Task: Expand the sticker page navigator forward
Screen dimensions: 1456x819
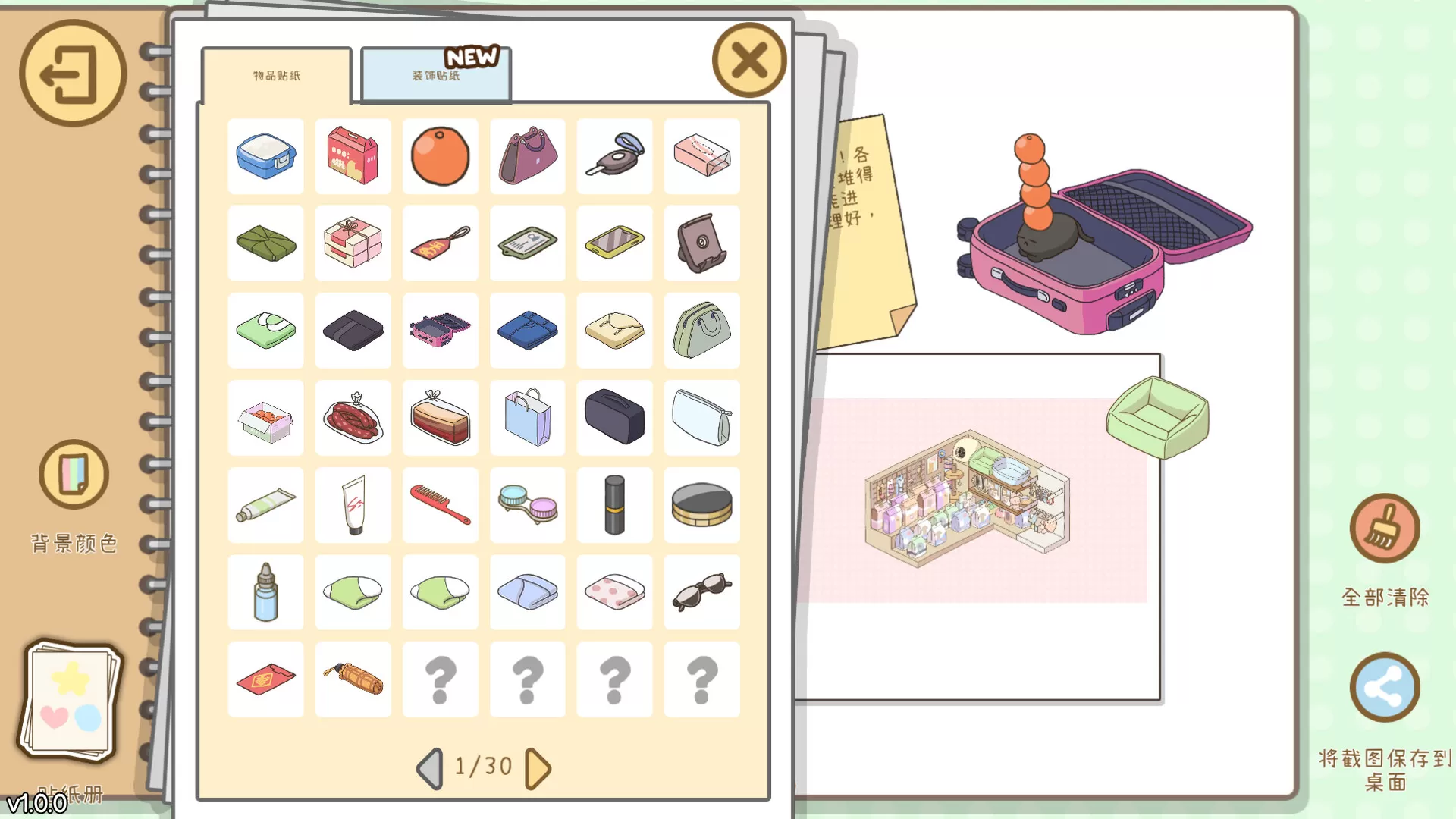Action: 537,767
